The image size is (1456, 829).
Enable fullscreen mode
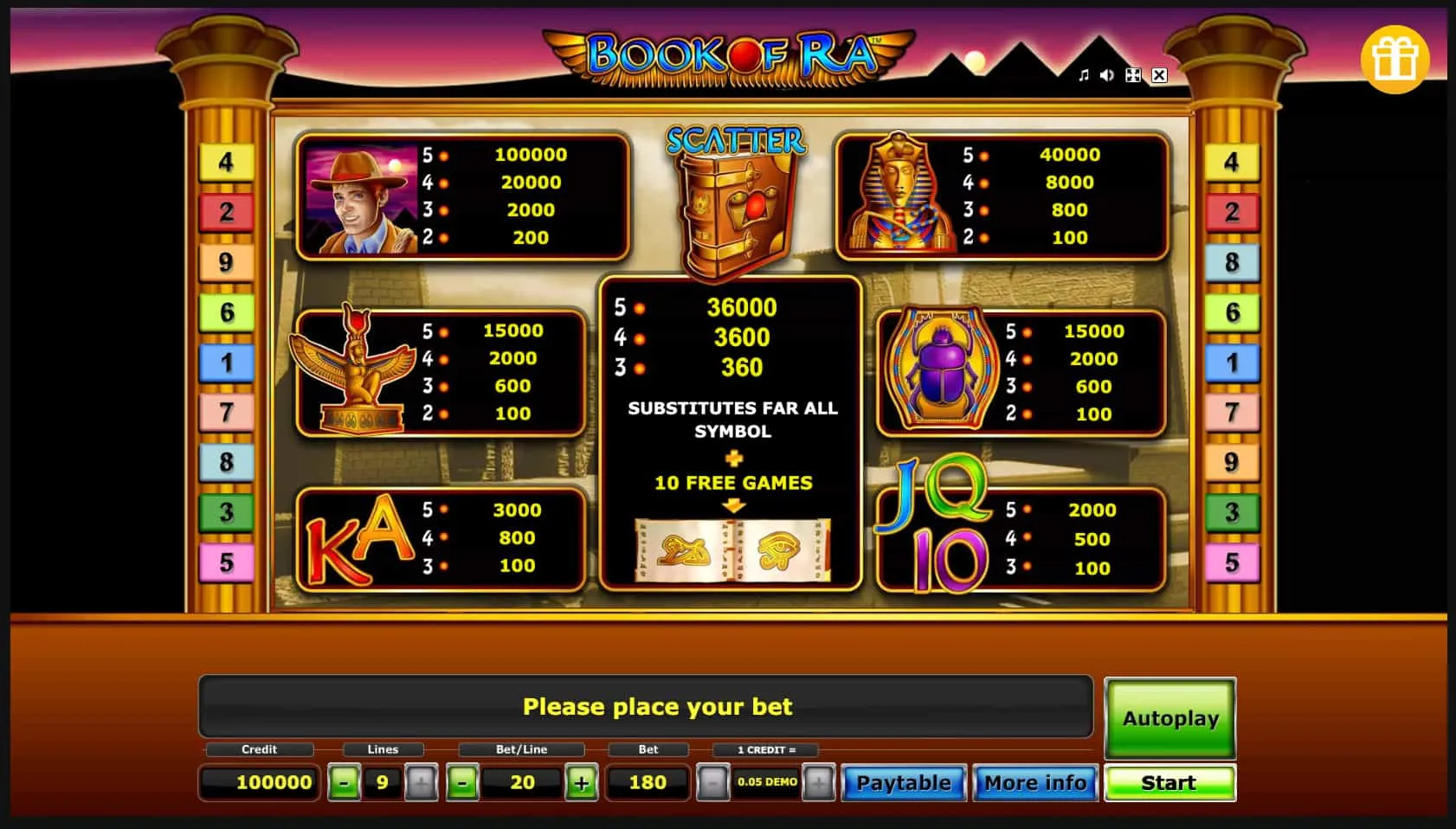click(1132, 75)
